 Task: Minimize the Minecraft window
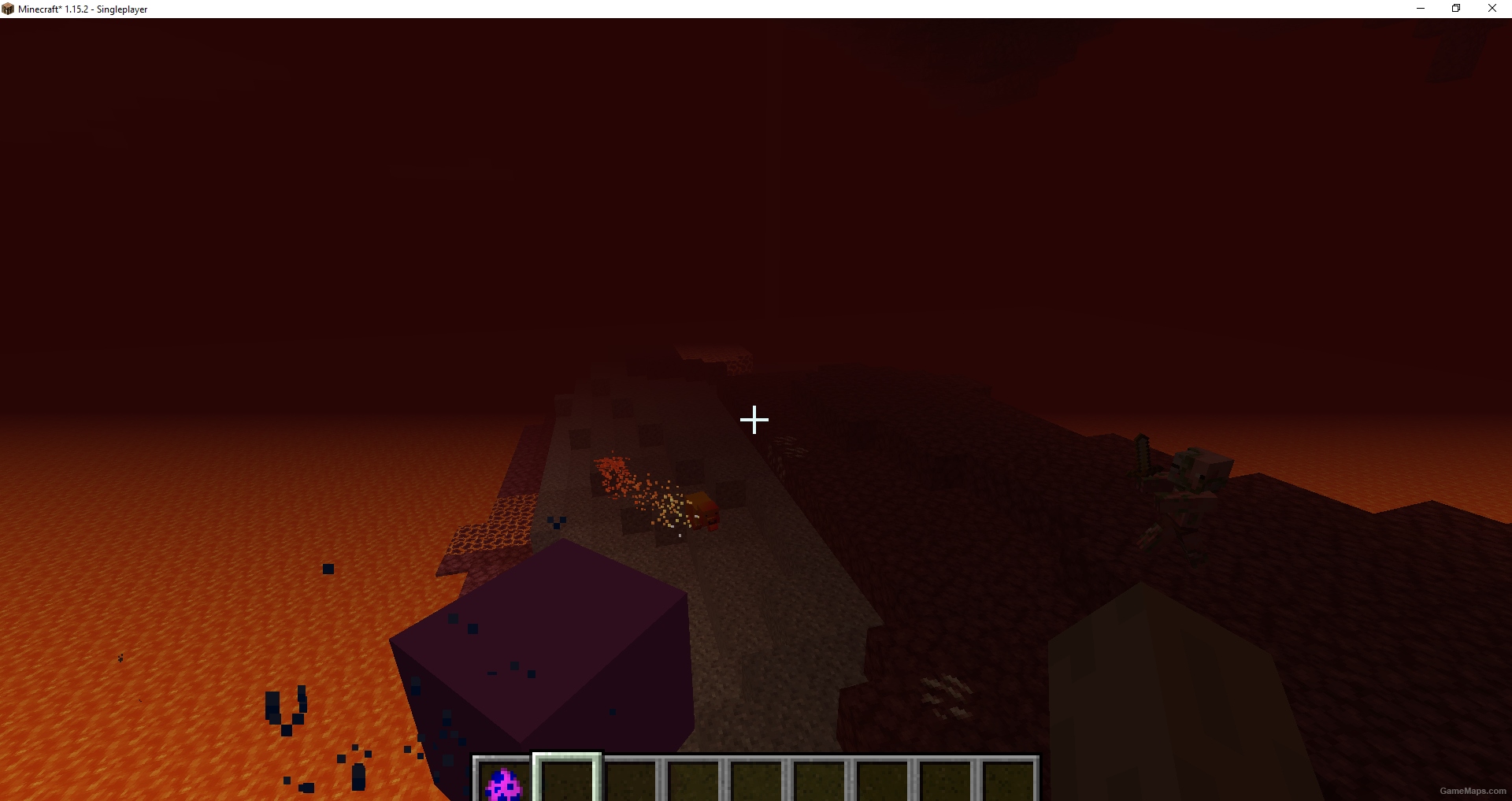1420,9
